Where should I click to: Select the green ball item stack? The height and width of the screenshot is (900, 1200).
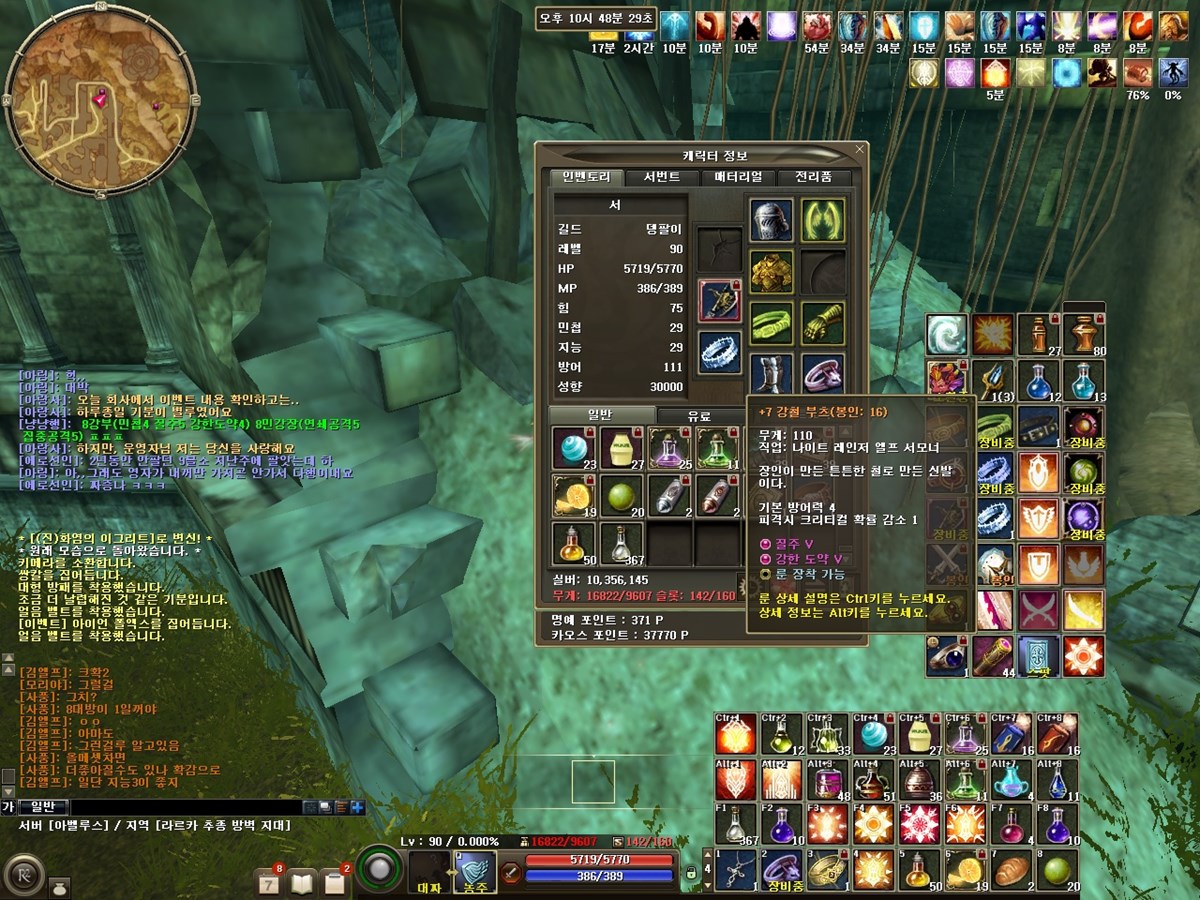[x=621, y=495]
